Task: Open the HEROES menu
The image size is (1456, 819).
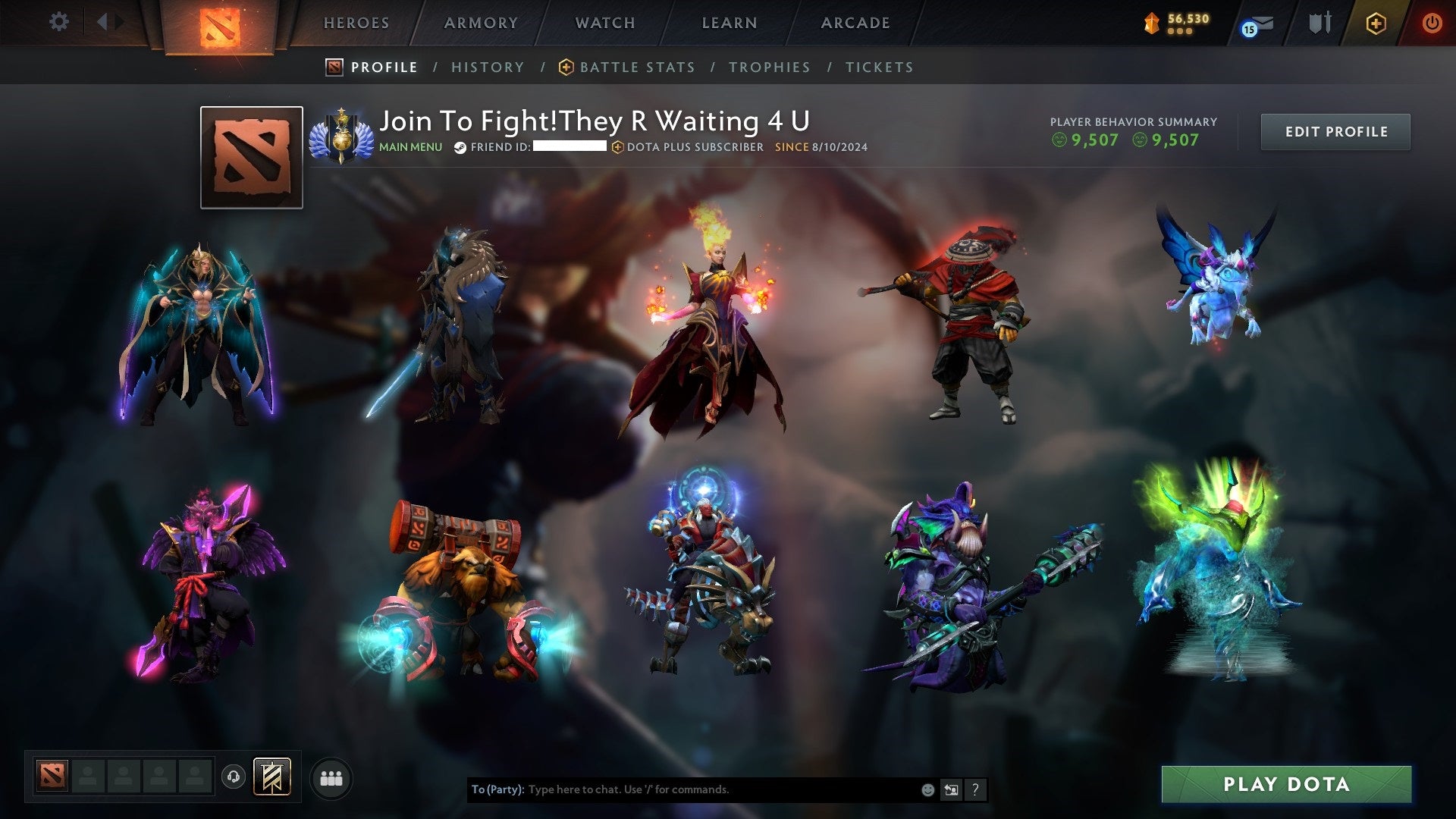Action: click(x=356, y=23)
